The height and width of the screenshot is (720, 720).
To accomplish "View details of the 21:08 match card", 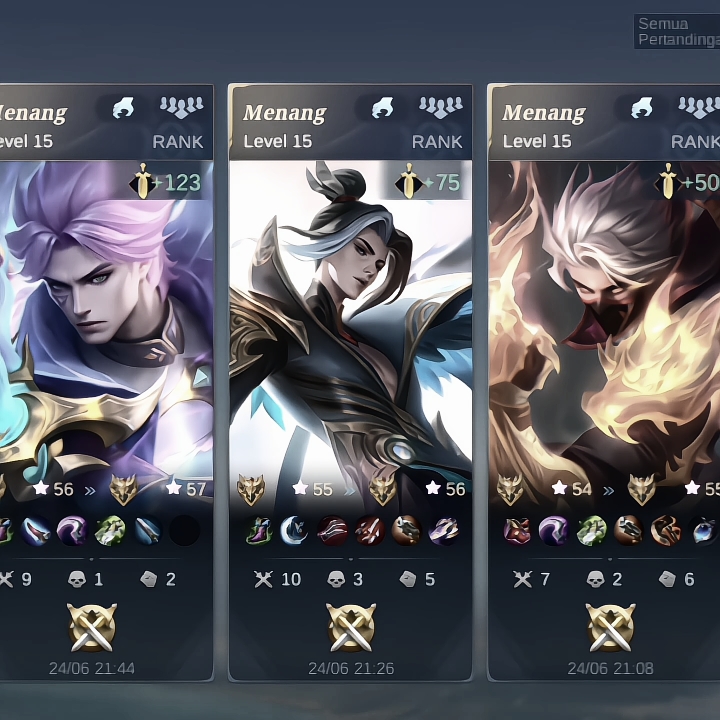I will click(x=605, y=380).
